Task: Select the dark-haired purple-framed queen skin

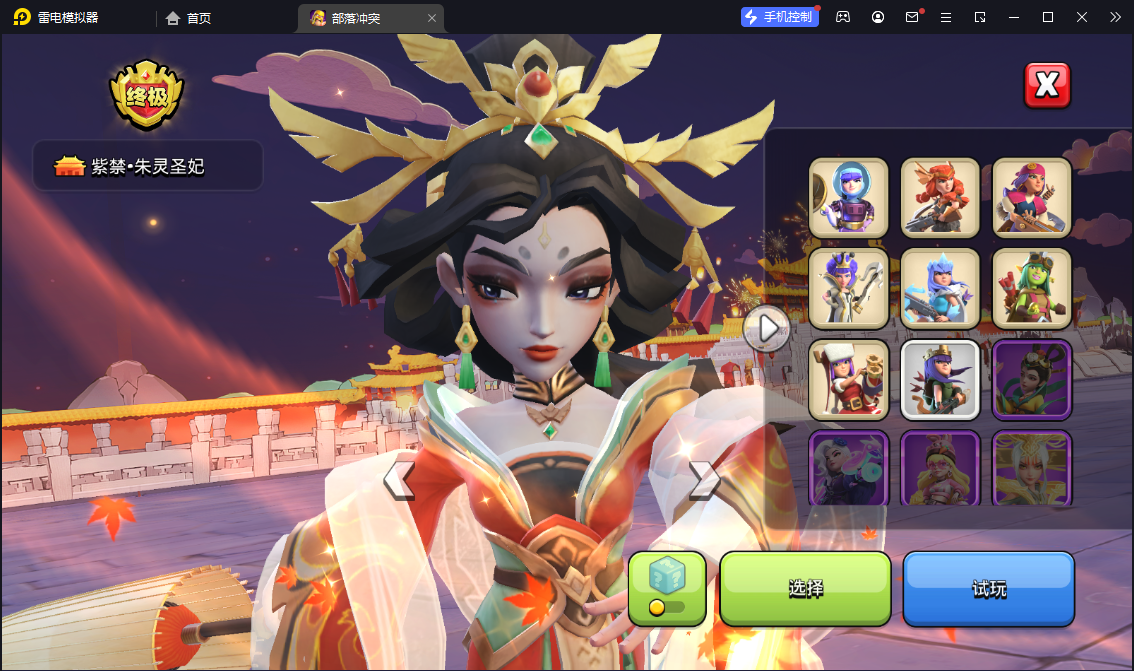Action: 1032,379
